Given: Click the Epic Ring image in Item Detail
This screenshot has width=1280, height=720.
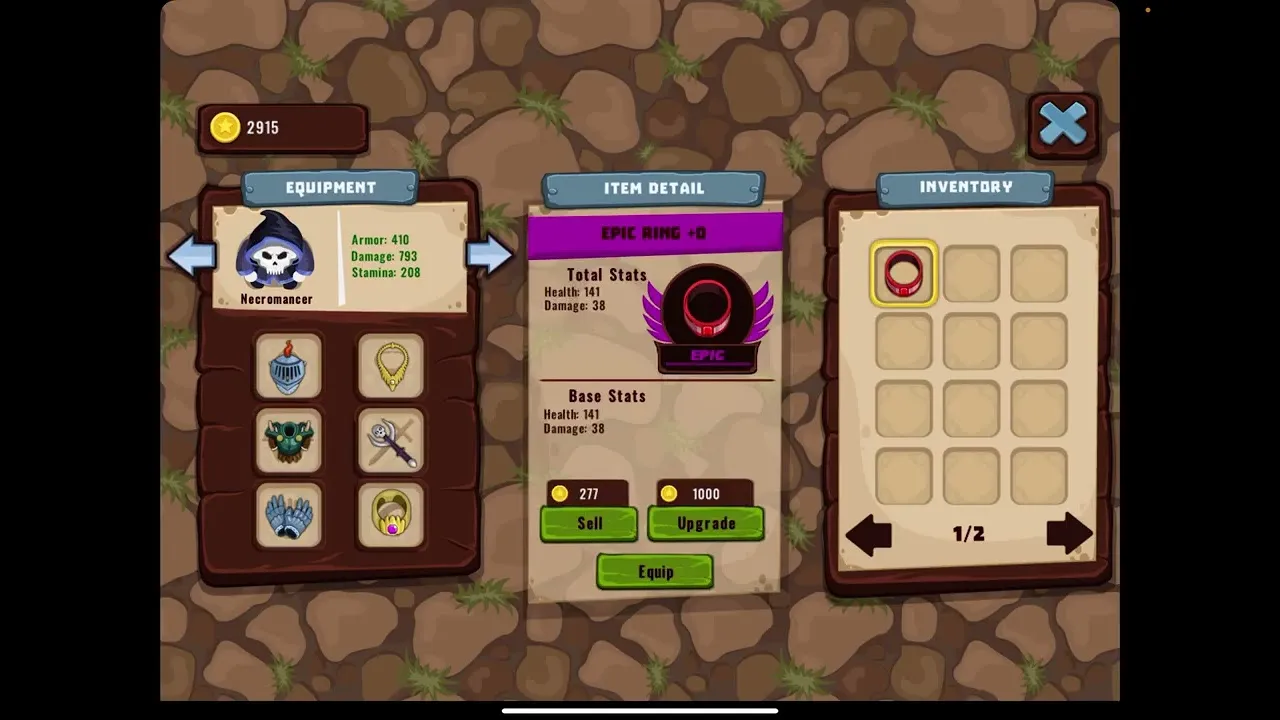Looking at the screenshot, I should (x=708, y=313).
